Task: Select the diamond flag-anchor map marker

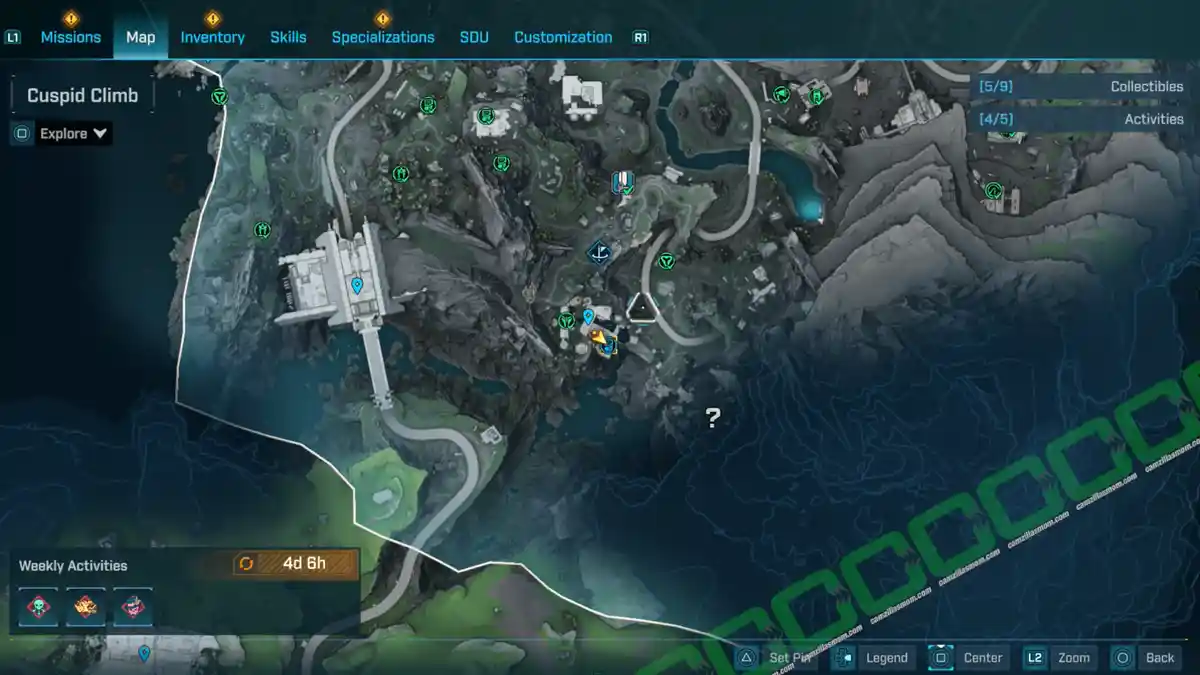Action: point(600,252)
